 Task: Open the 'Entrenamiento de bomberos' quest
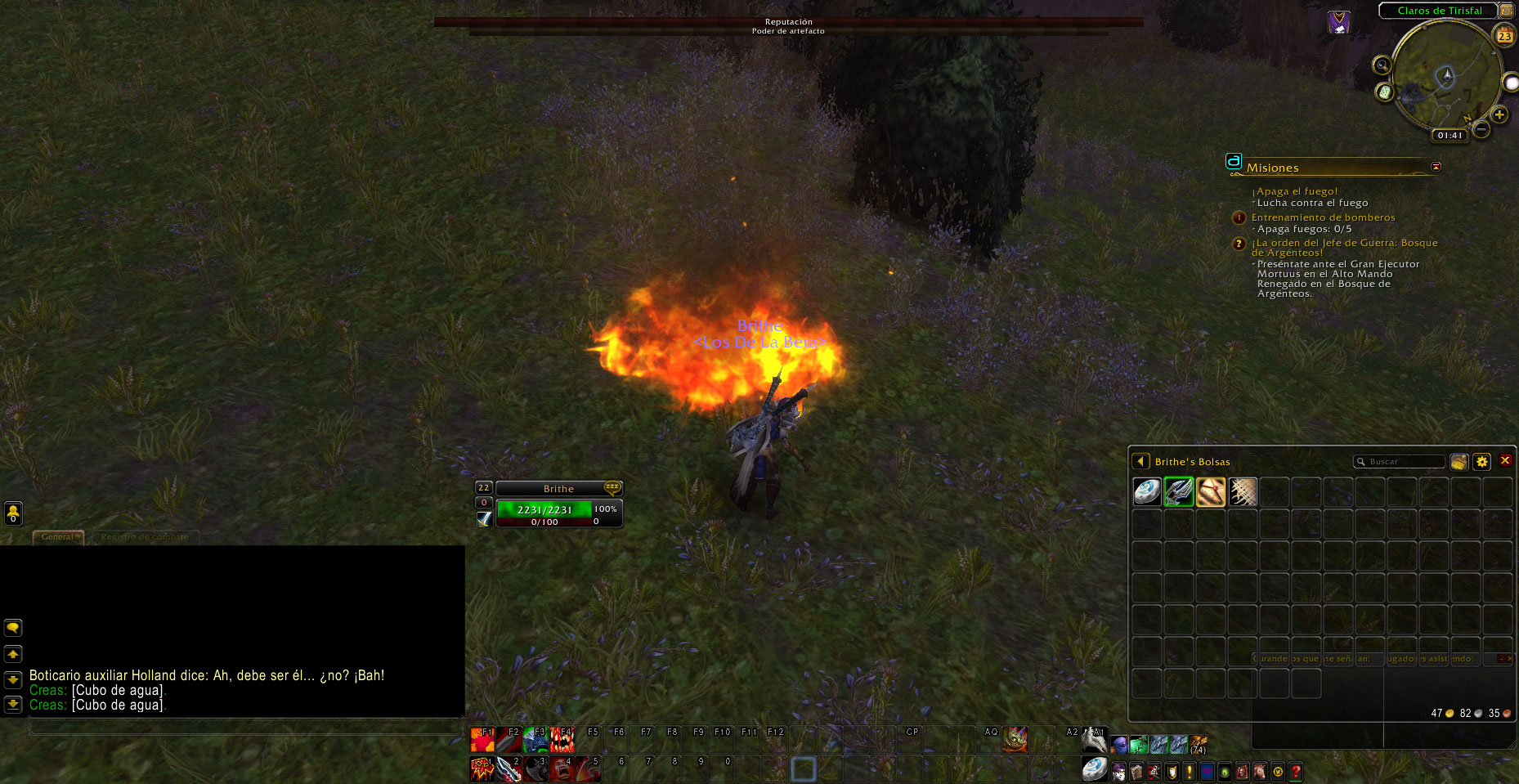point(1323,217)
